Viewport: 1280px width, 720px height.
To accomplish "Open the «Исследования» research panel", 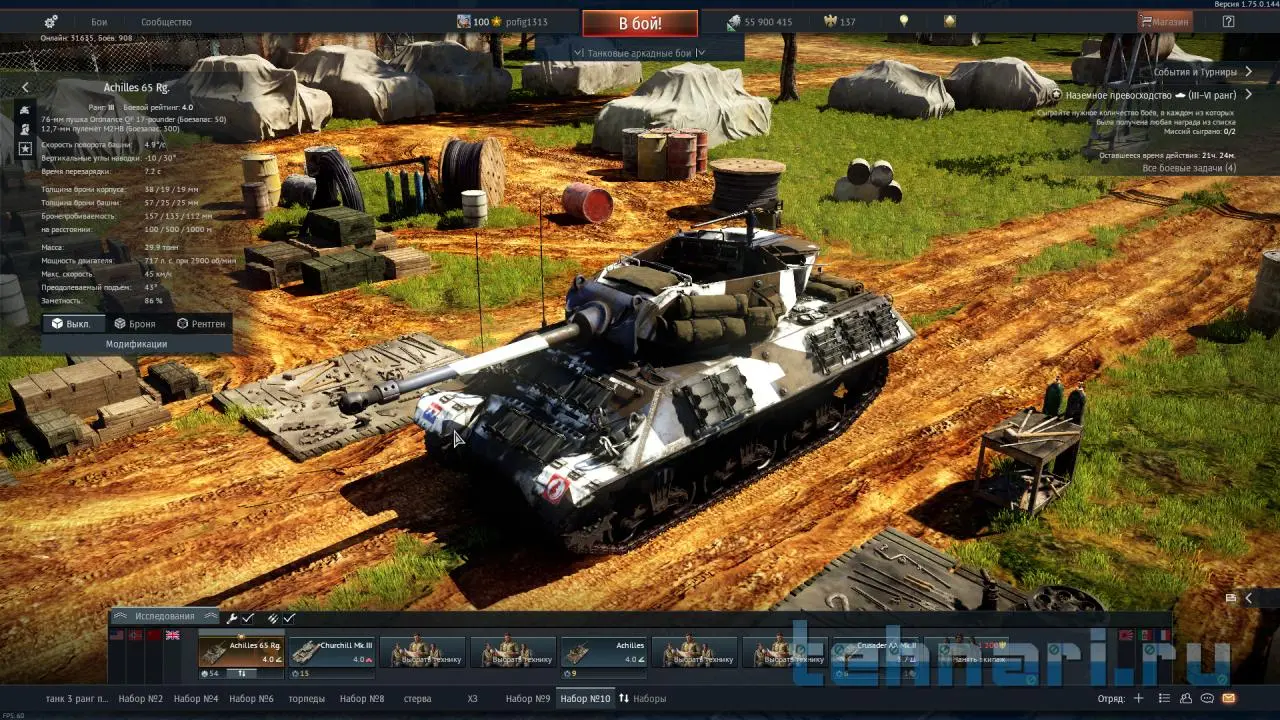I will tap(165, 617).
